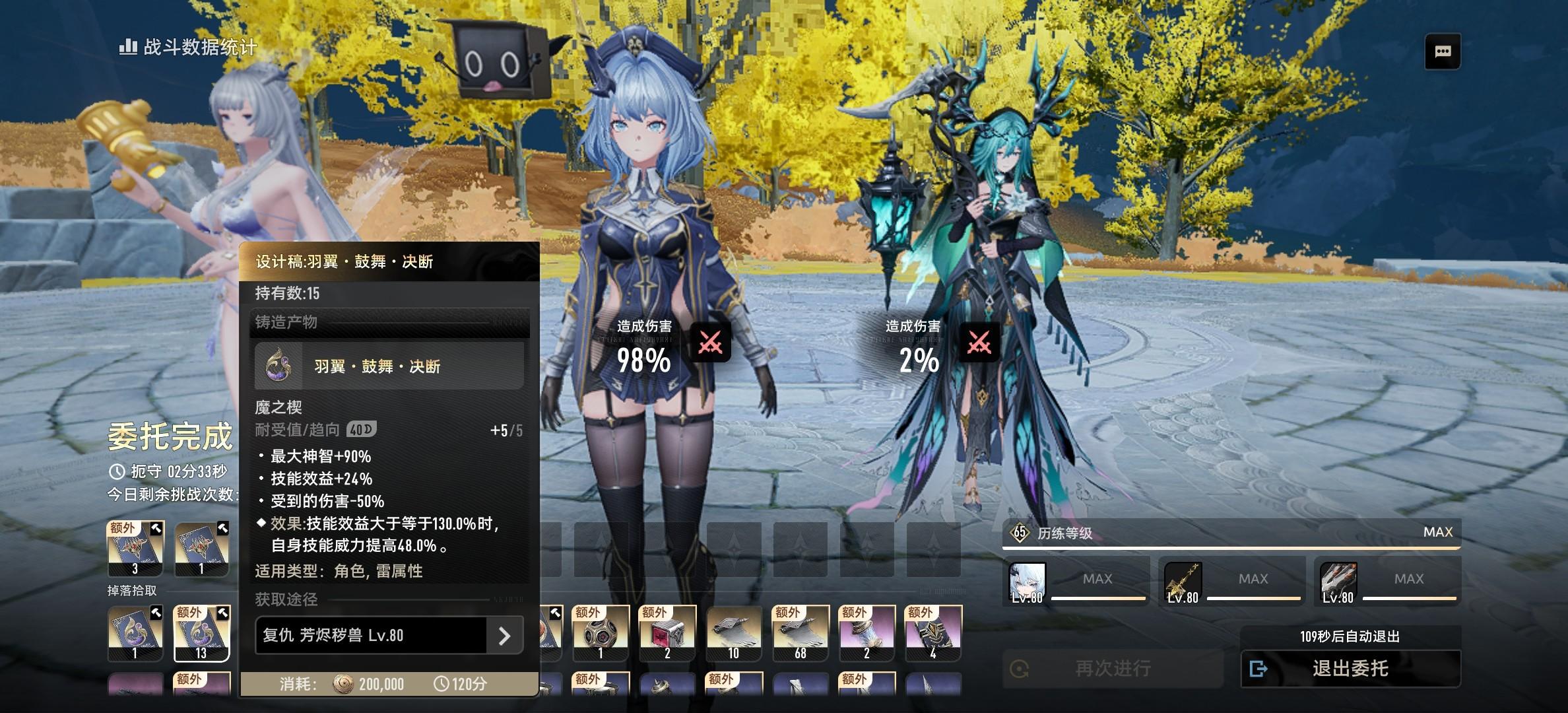Exit via the 退出委托 button
Image resolution: width=1568 pixels, height=713 pixels.
pyautogui.click(x=1350, y=669)
